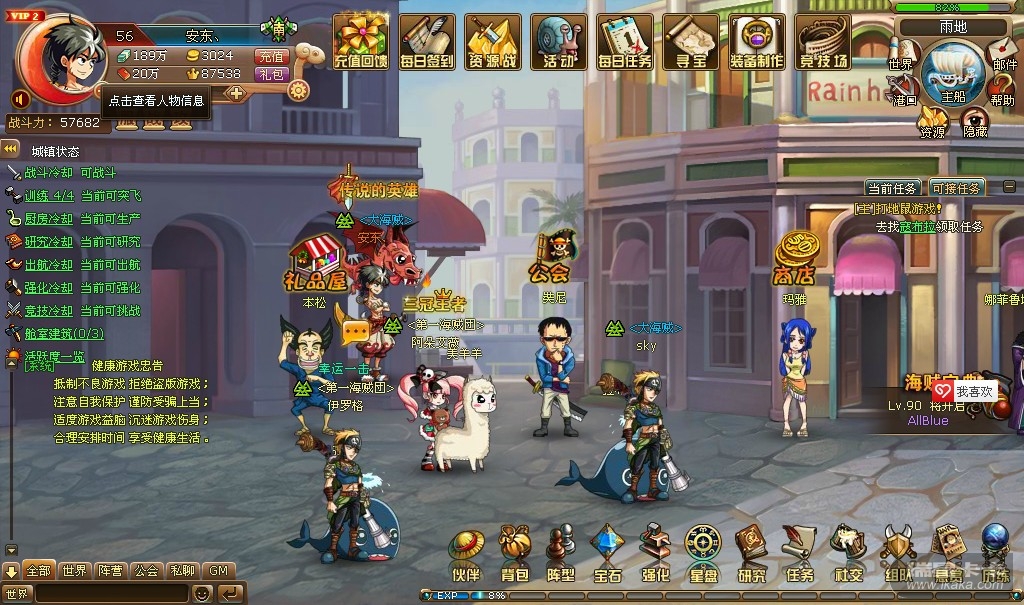Image resolution: width=1024 pixels, height=605 pixels.
Task: Enter the 竞技场 arena
Action: click(x=823, y=41)
